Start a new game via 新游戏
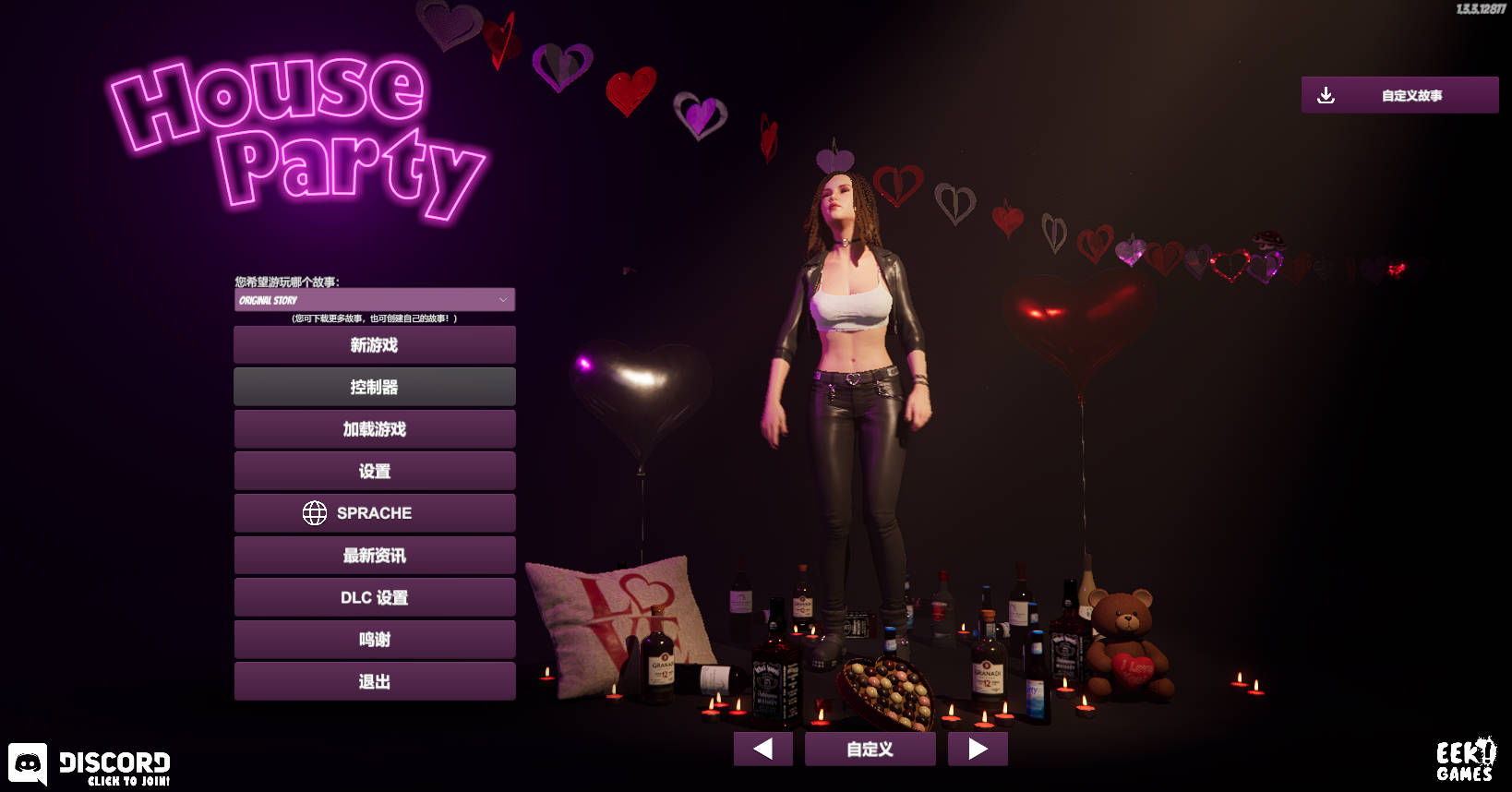The height and width of the screenshot is (792, 1512). point(375,344)
